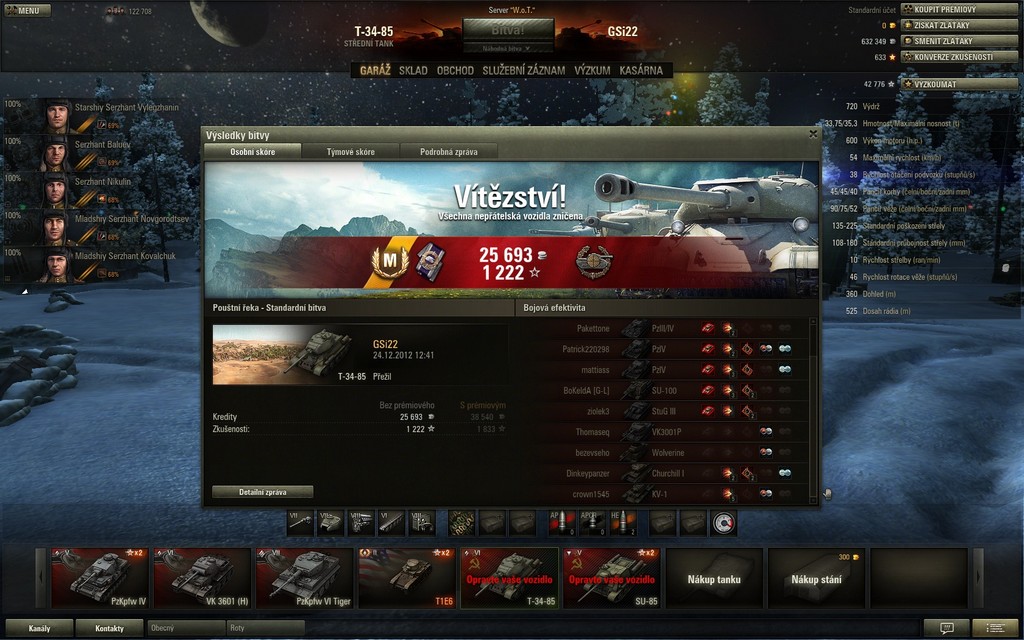Choose the SU-85 vehicle
The width and height of the screenshot is (1024, 640).
tap(610, 577)
